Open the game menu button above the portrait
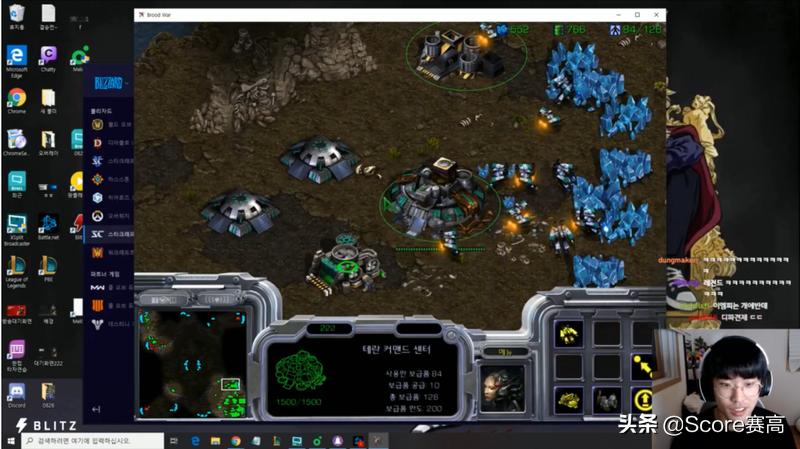 492,351
